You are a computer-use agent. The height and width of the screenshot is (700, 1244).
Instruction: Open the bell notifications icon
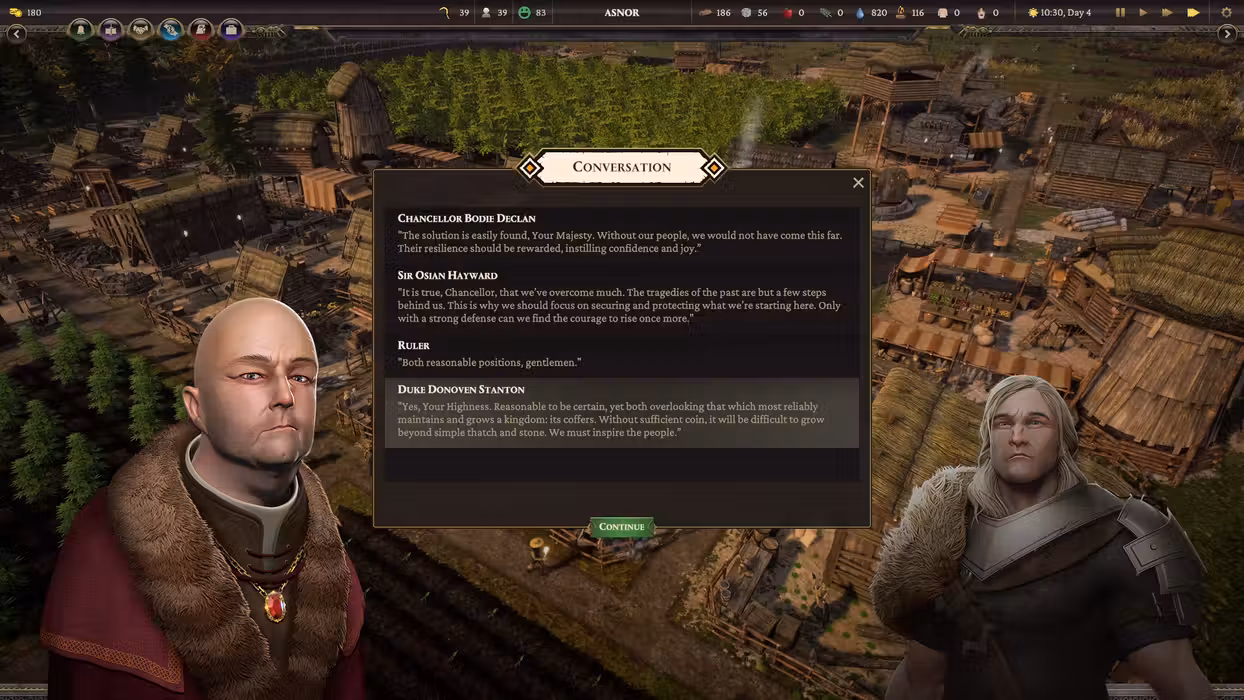81,30
